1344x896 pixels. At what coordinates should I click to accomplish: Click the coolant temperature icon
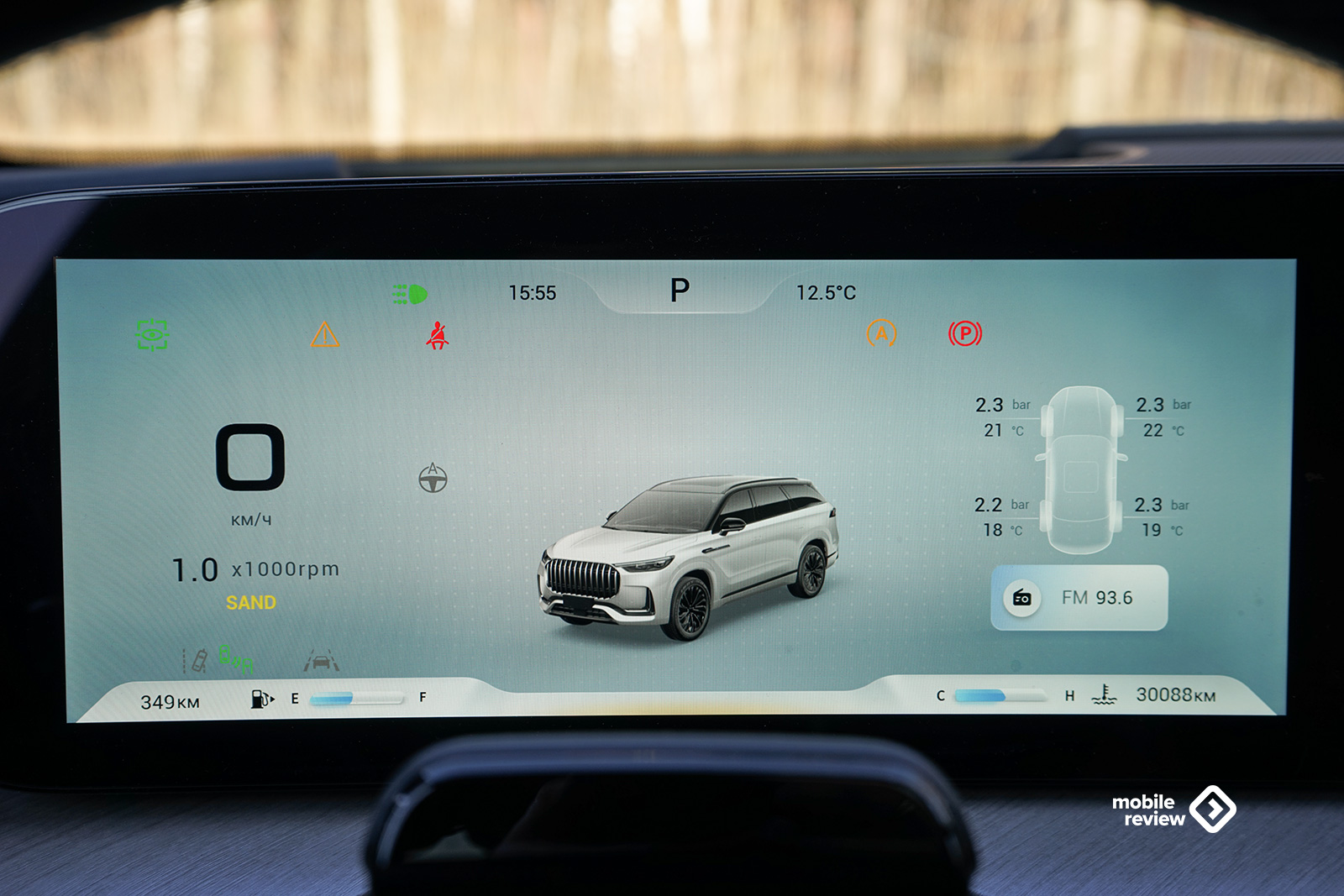point(1104,694)
